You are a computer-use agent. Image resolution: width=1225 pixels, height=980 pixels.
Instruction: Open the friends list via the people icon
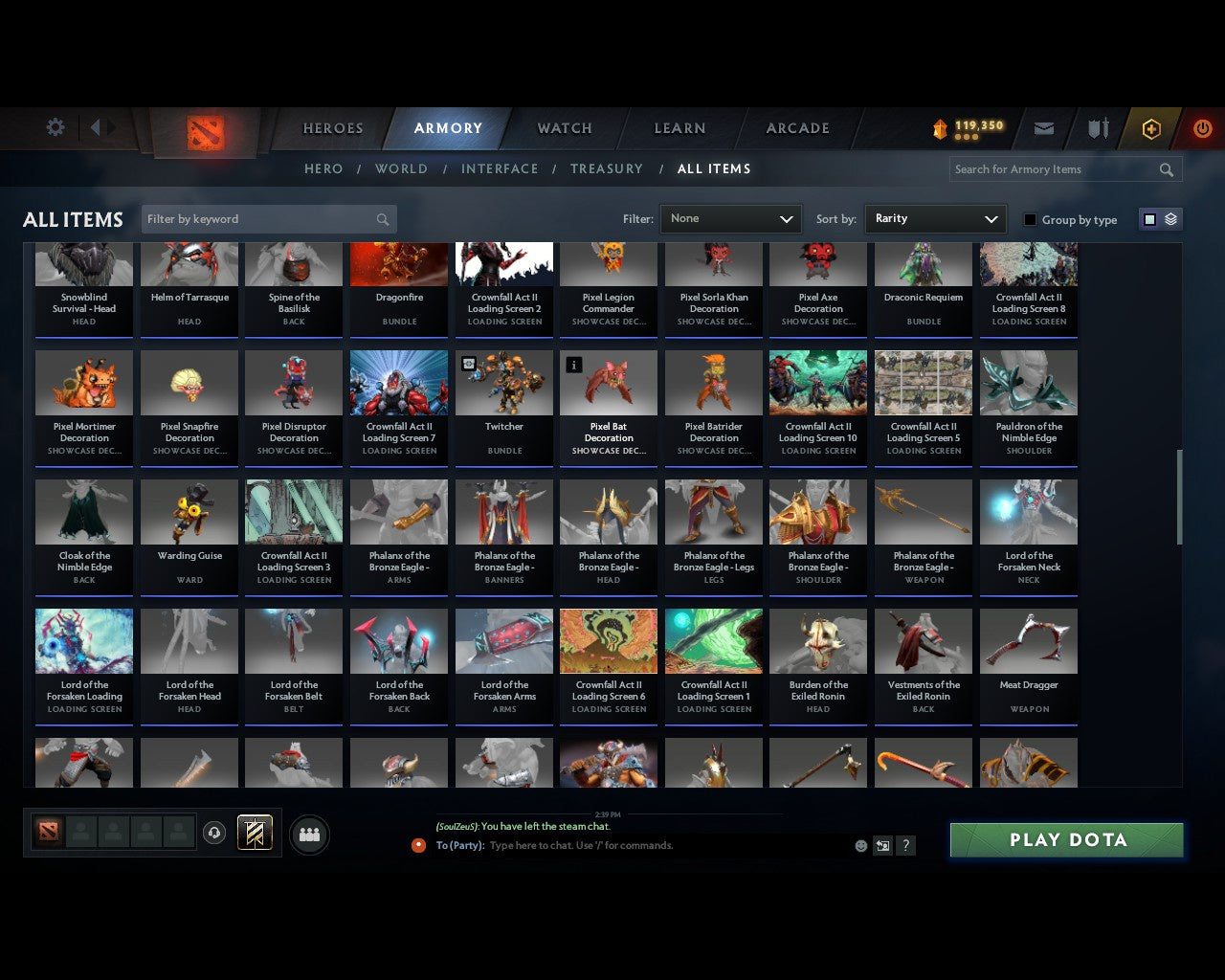pos(309,835)
